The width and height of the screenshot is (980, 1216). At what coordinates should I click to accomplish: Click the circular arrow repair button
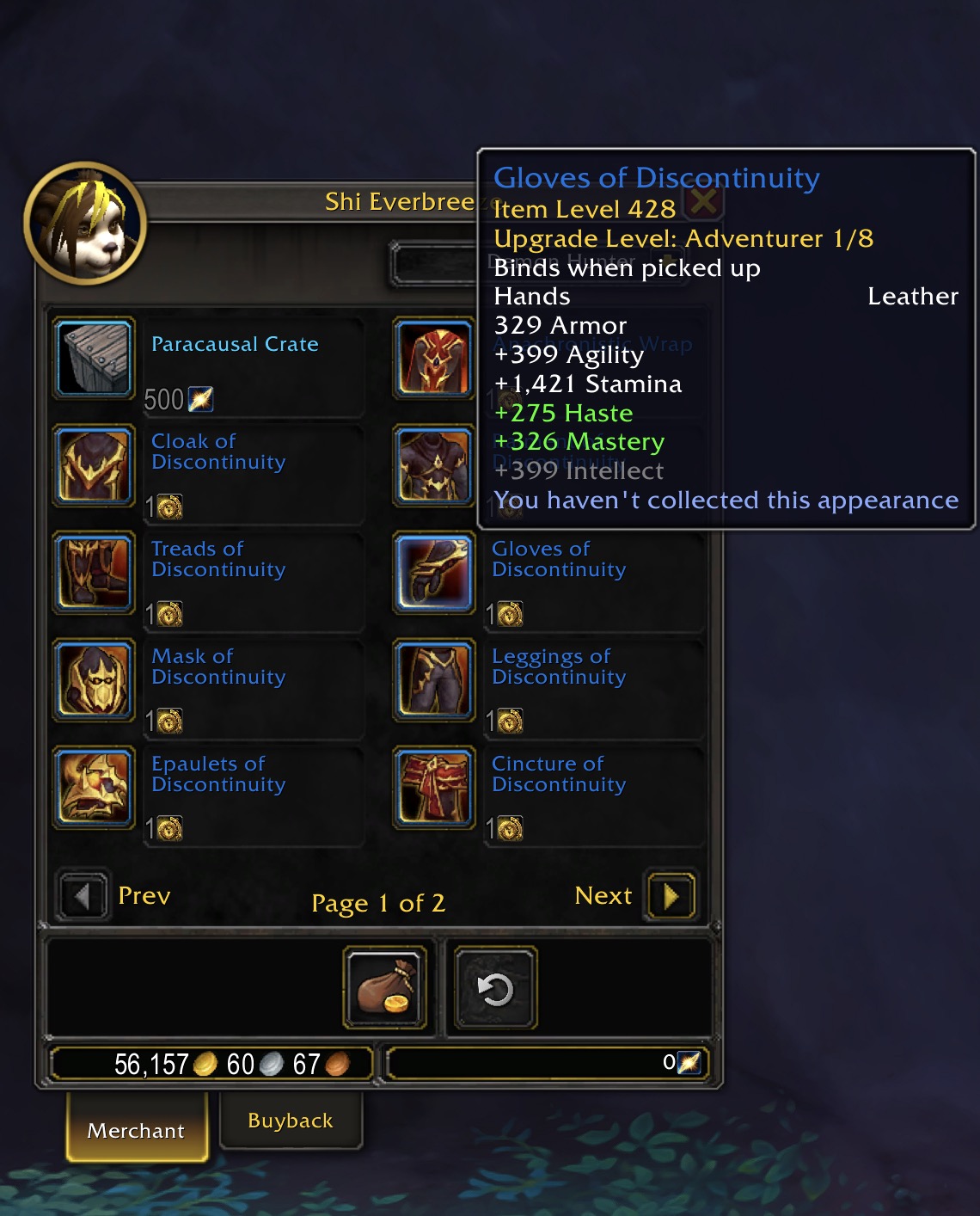(x=495, y=988)
